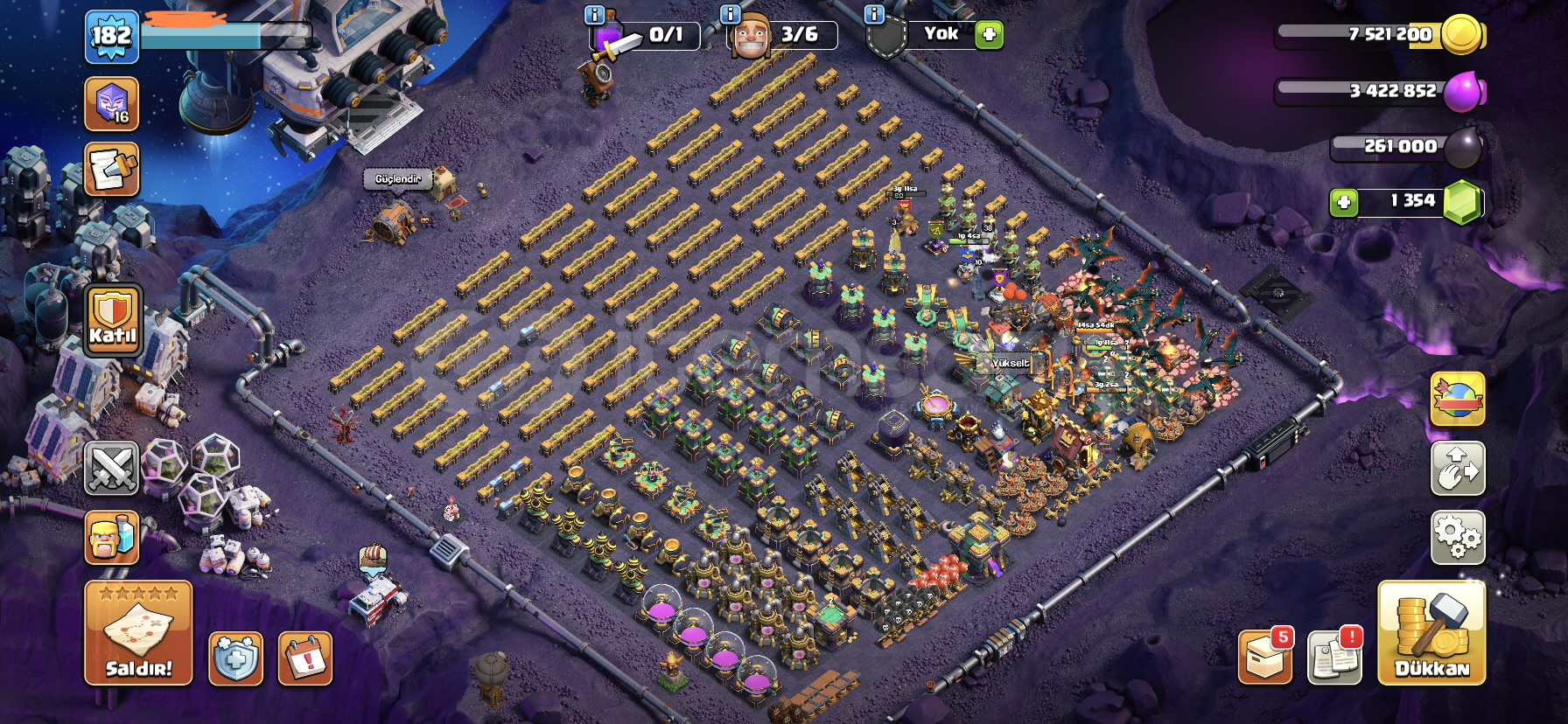The image size is (1568, 724).
Task: Add a shield with the Yok plus button
Action: (x=989, y=35)
